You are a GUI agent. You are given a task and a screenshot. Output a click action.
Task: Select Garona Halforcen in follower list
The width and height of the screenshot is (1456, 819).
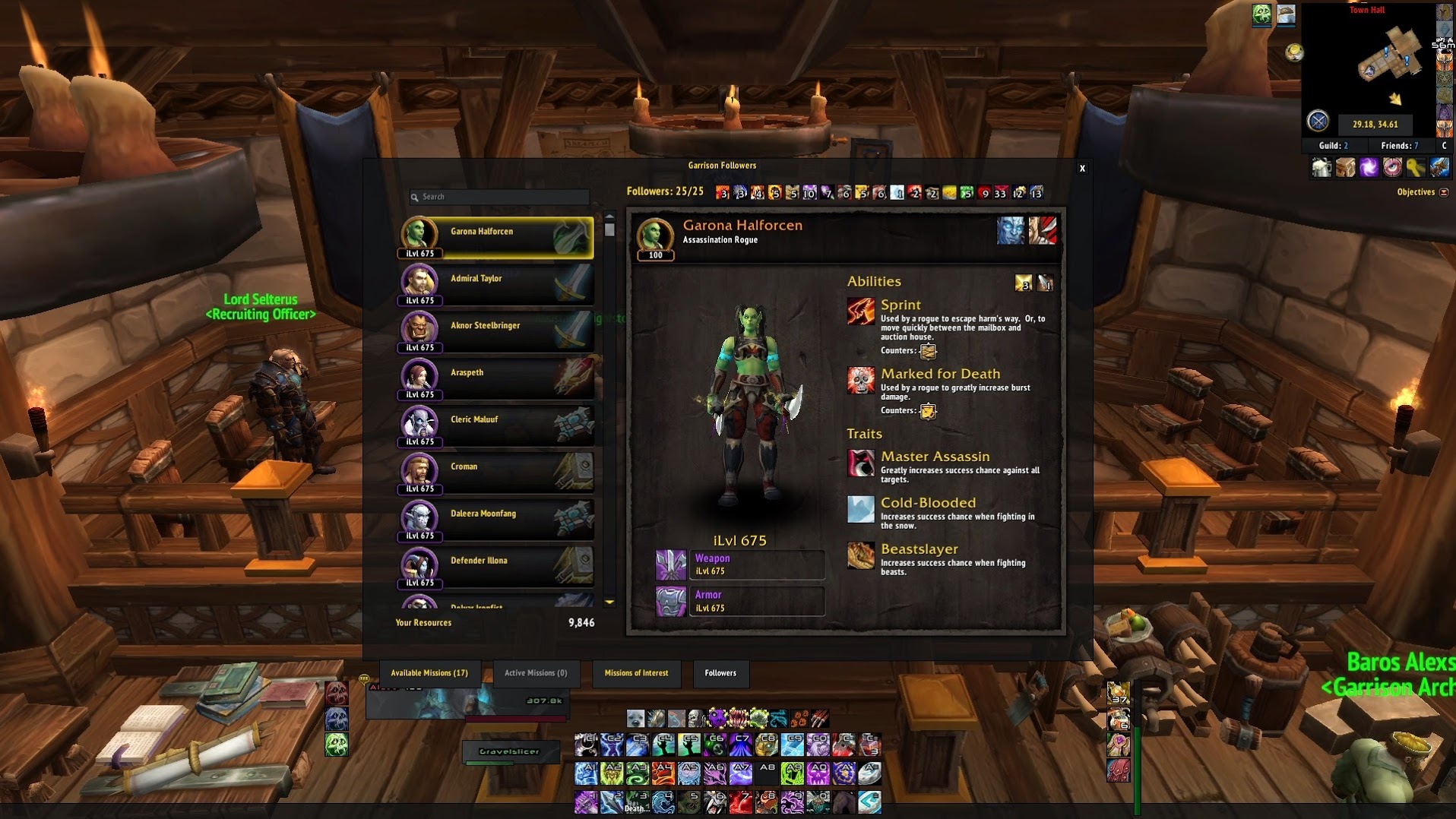[x=496, y=237]
